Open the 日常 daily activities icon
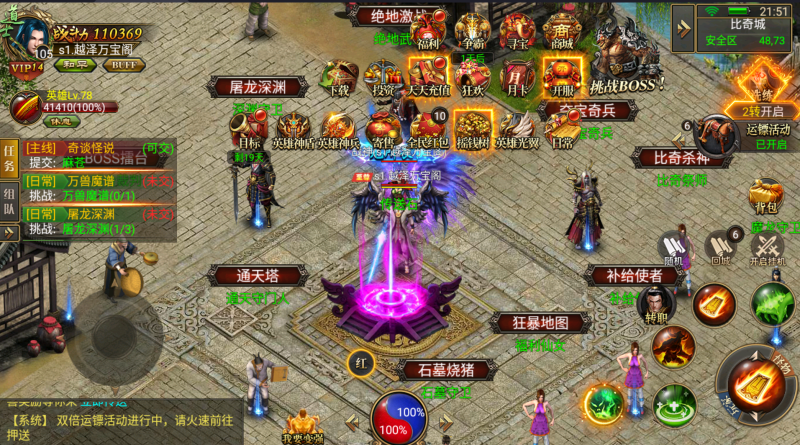 [x=562, y=128]
